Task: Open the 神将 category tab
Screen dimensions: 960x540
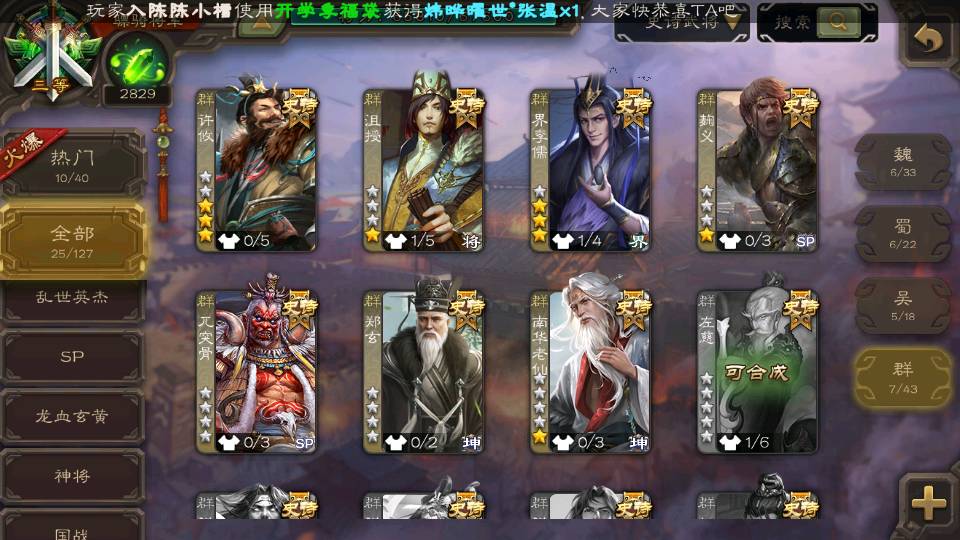Action: 72,475
